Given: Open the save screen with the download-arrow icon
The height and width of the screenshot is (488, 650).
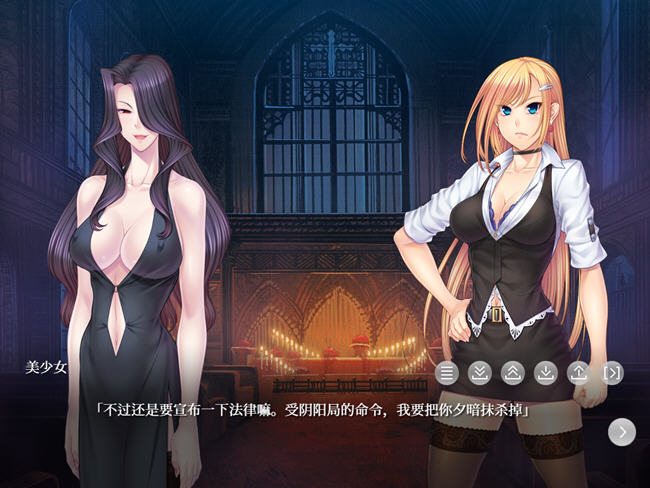Looking at the screenshot, I should coord(545,373).
